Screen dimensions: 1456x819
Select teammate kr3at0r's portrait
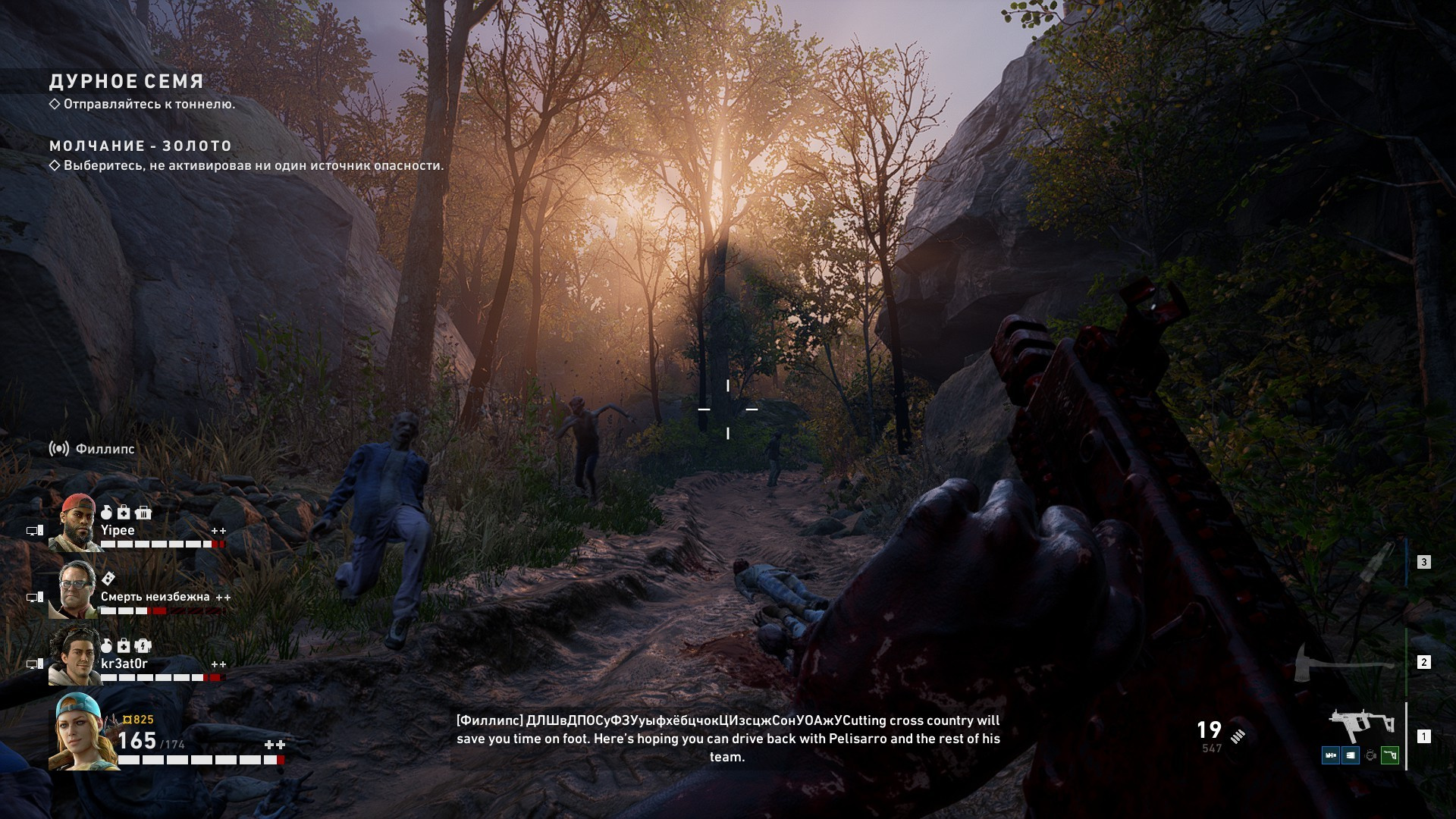(74, 656)
